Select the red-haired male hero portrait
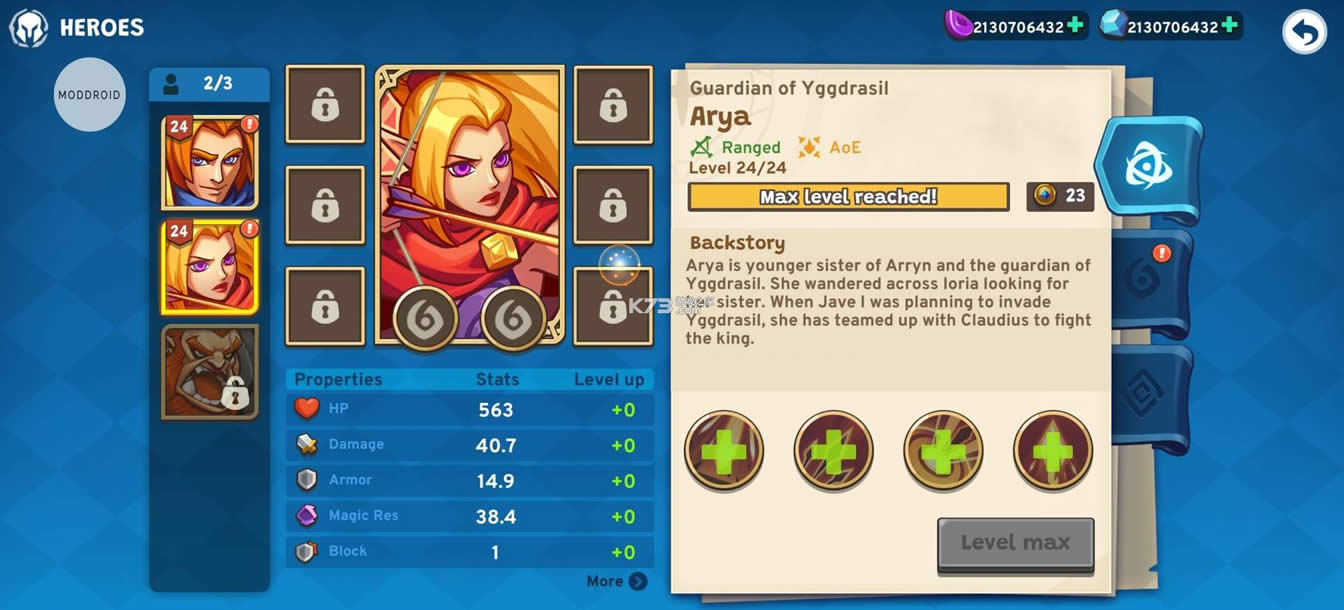 click(x=210, y=162)
